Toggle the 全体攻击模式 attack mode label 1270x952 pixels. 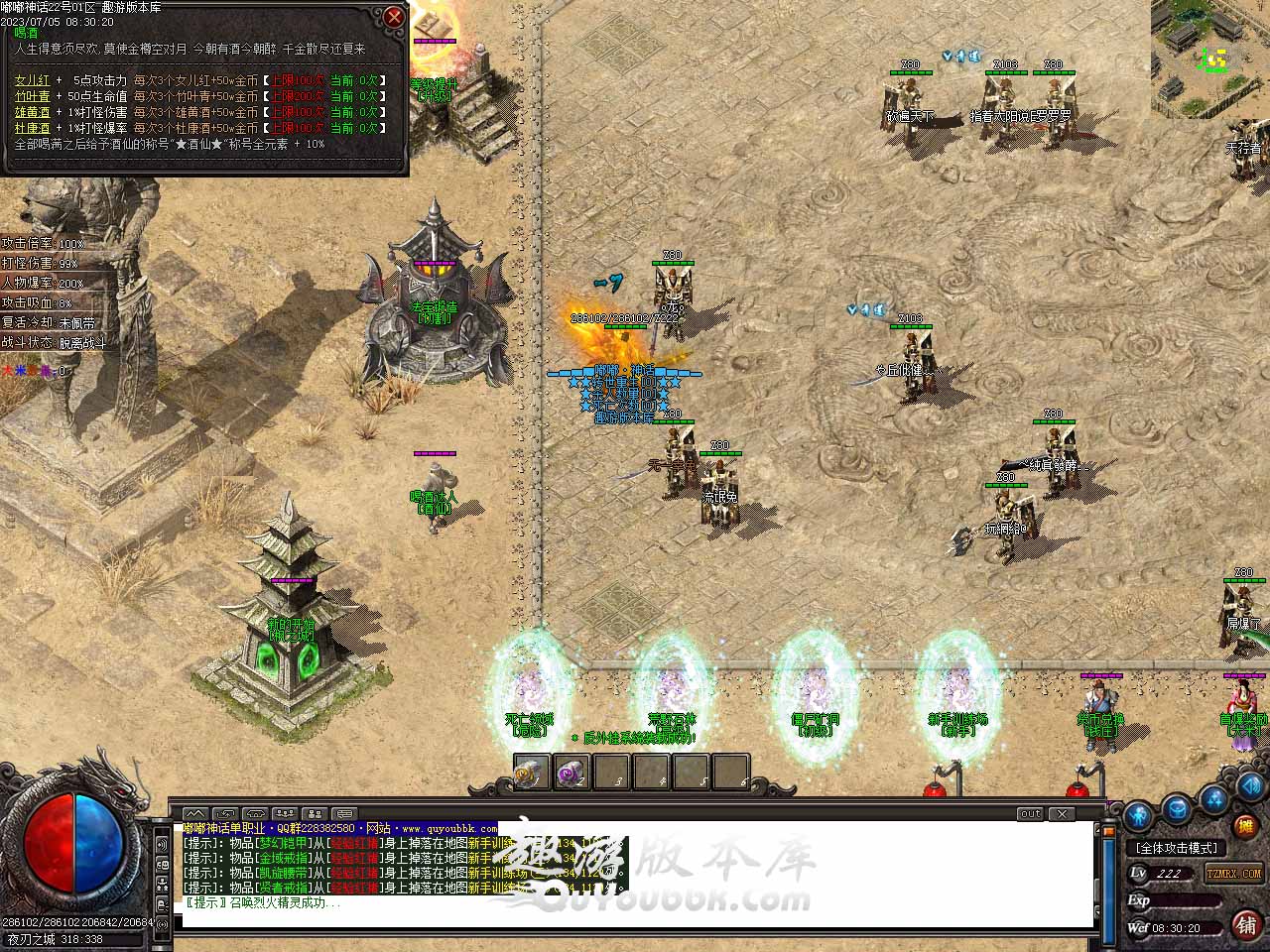pos(1177,848)
